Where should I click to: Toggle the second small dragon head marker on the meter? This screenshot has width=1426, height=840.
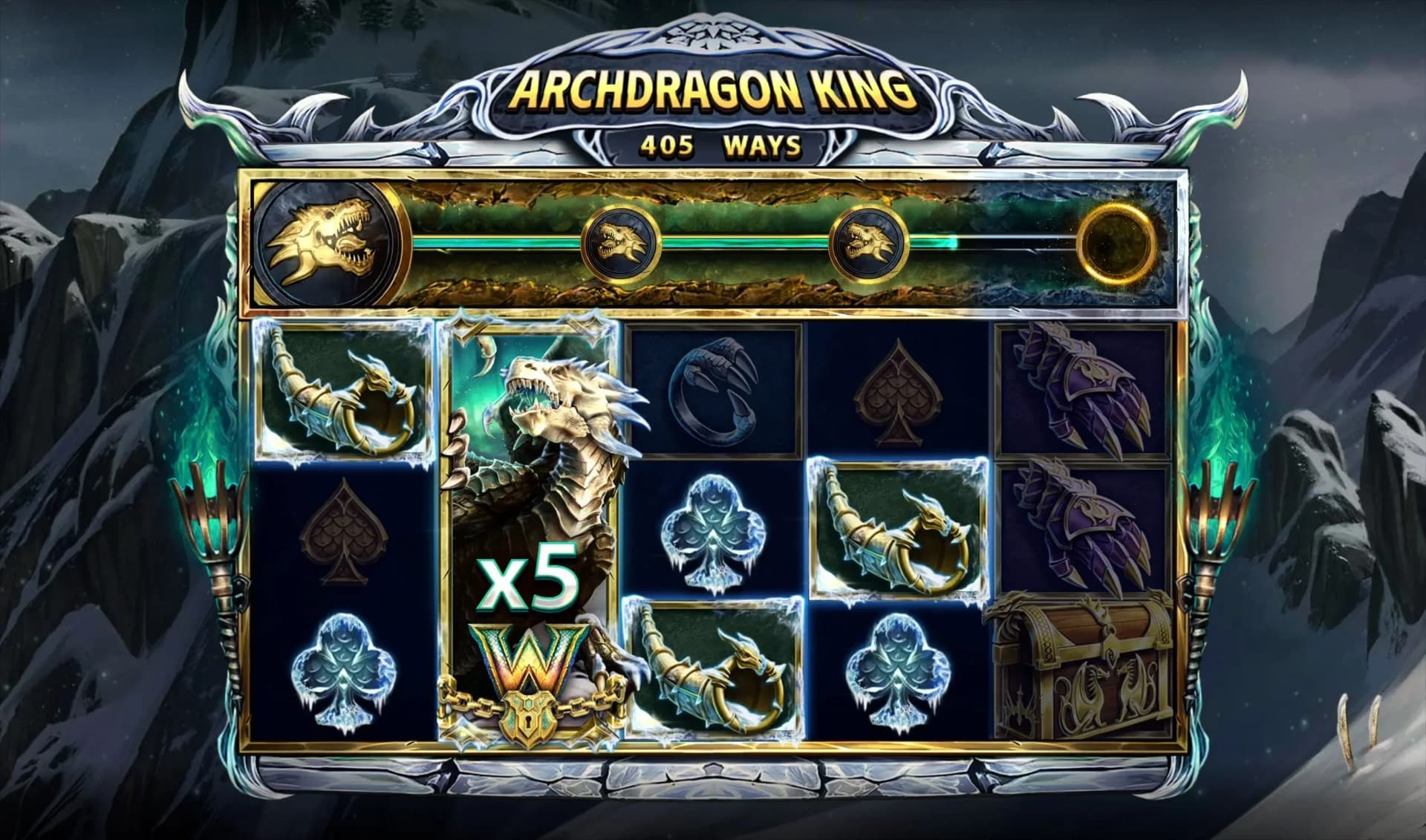click(x=873, y=241)
